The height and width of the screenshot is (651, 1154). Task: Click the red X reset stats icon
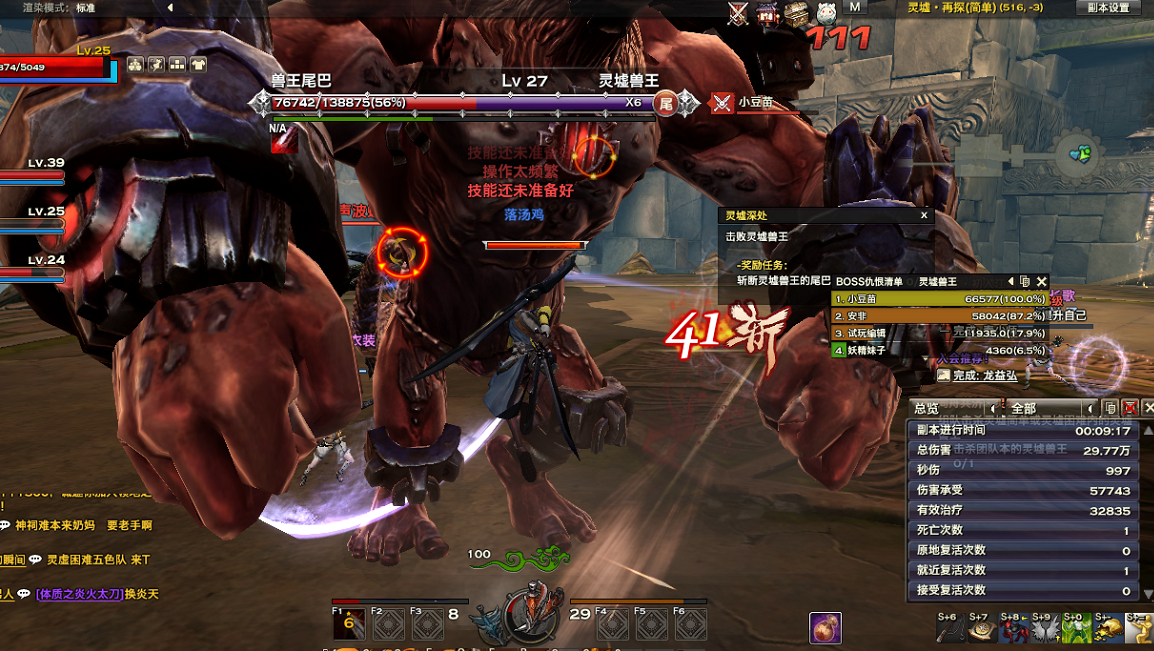[1130, 408]
